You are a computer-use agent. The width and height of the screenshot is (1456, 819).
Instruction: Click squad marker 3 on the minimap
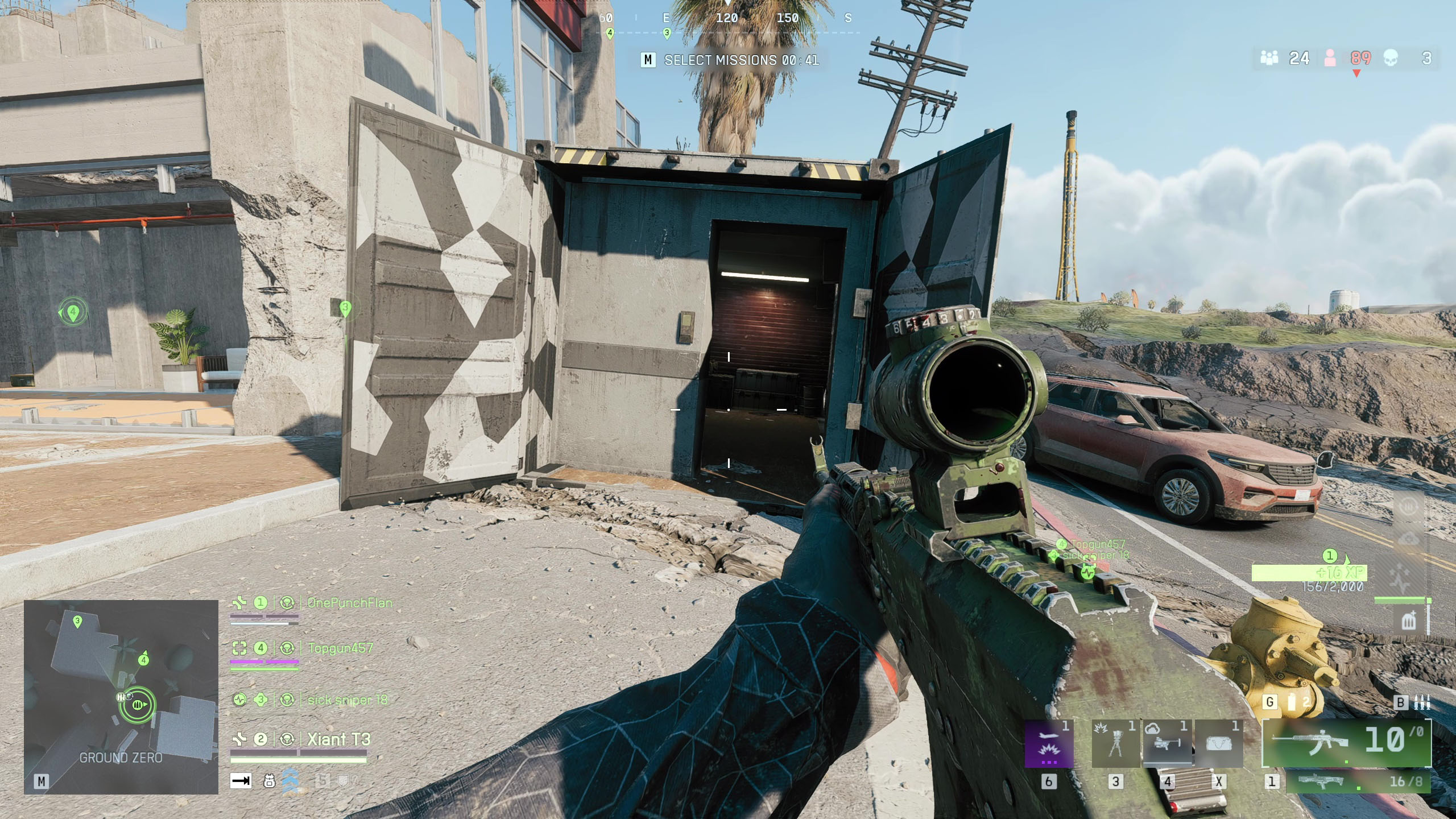pyautogui.click(x=78, y=622)
